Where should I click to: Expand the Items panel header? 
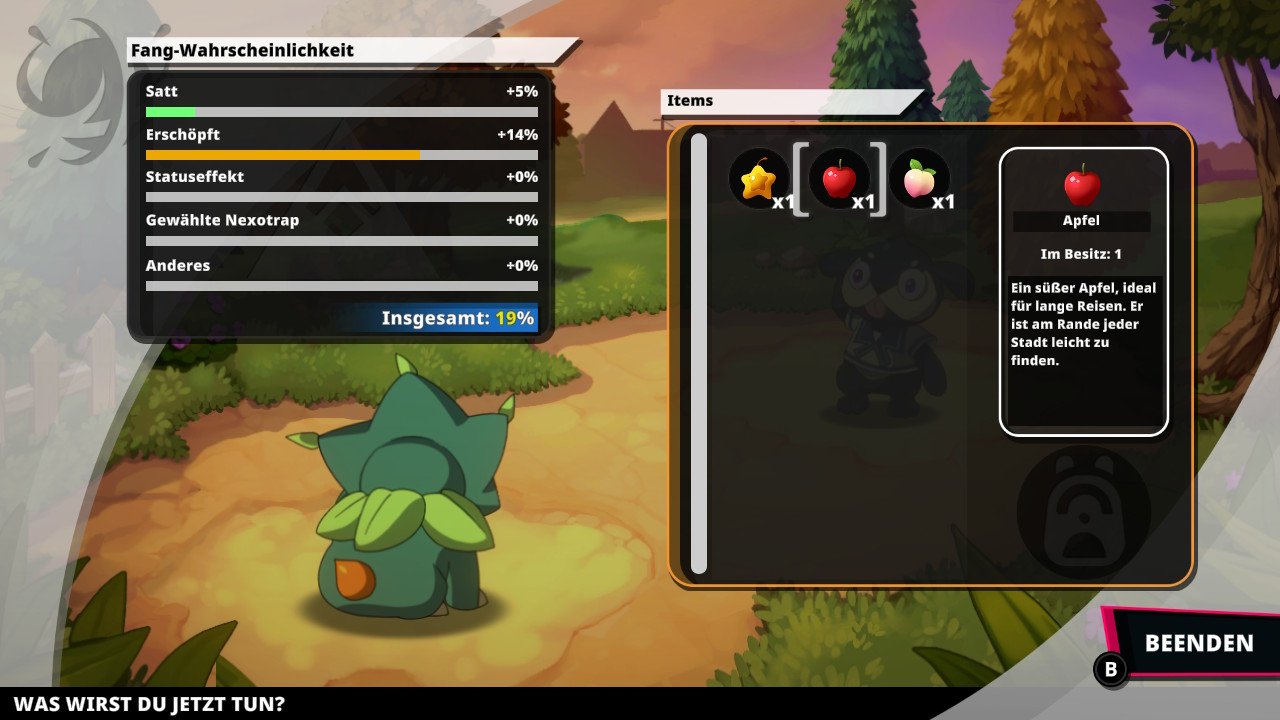tap(688, 100)
